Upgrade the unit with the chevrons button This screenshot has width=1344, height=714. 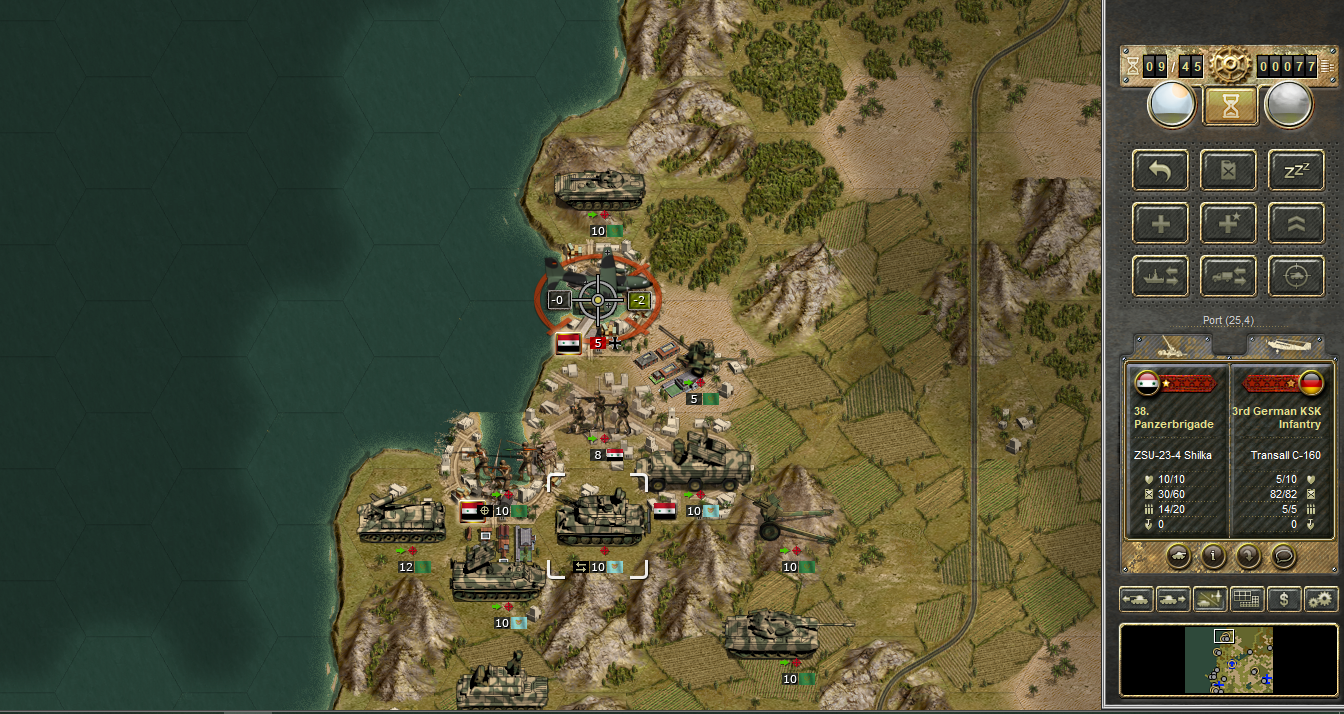[1296, 222]
